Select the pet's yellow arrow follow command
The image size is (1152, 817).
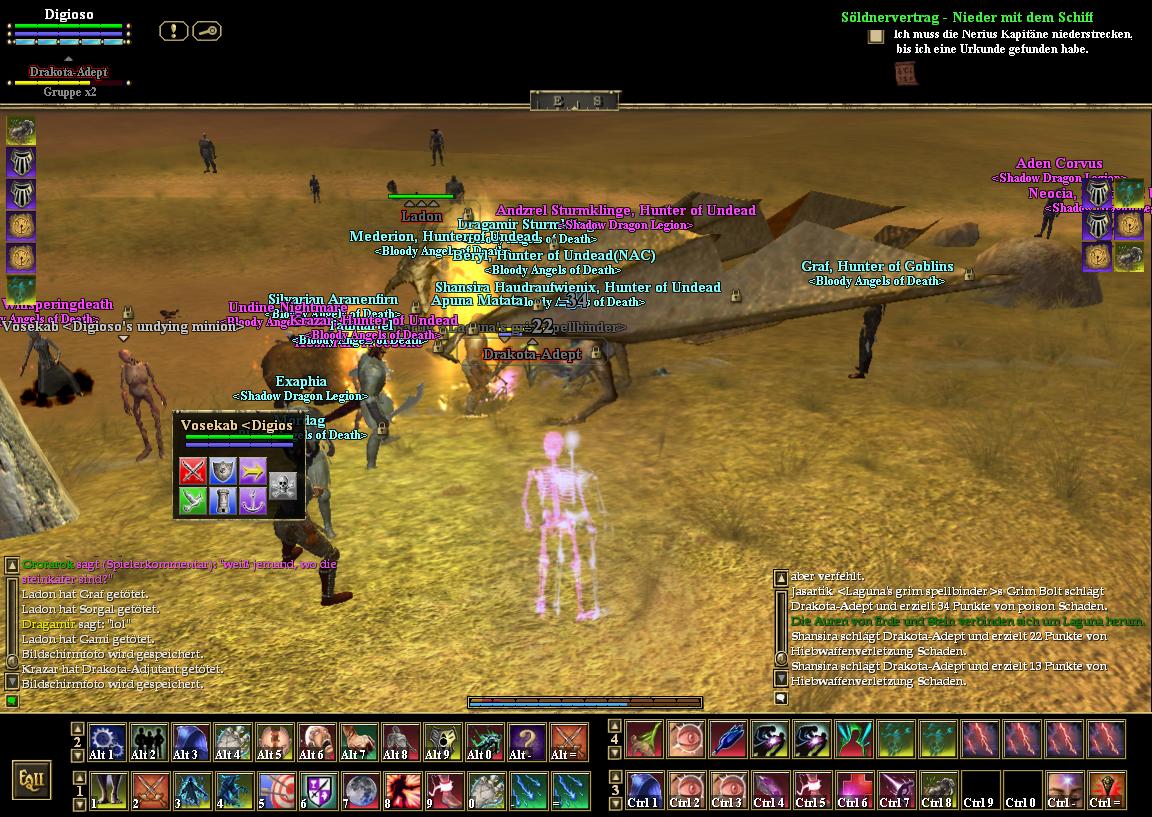pyautogui.click(x=253, y=470)
